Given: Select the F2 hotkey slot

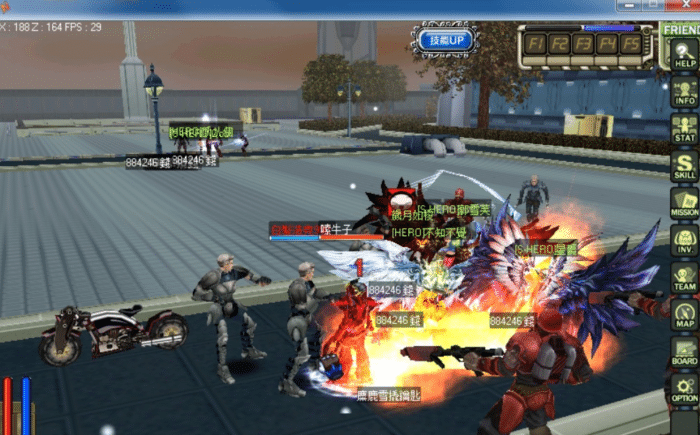Looking at the screenshot, I should [560, 44].
